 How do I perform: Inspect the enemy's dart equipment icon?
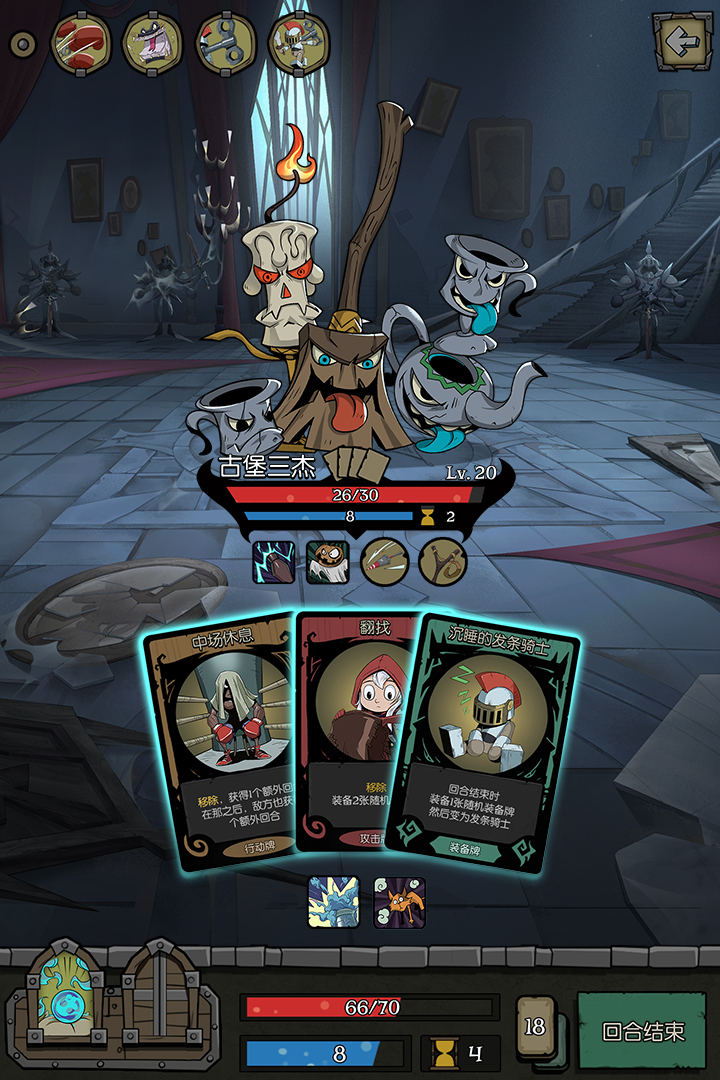(383, 561)
